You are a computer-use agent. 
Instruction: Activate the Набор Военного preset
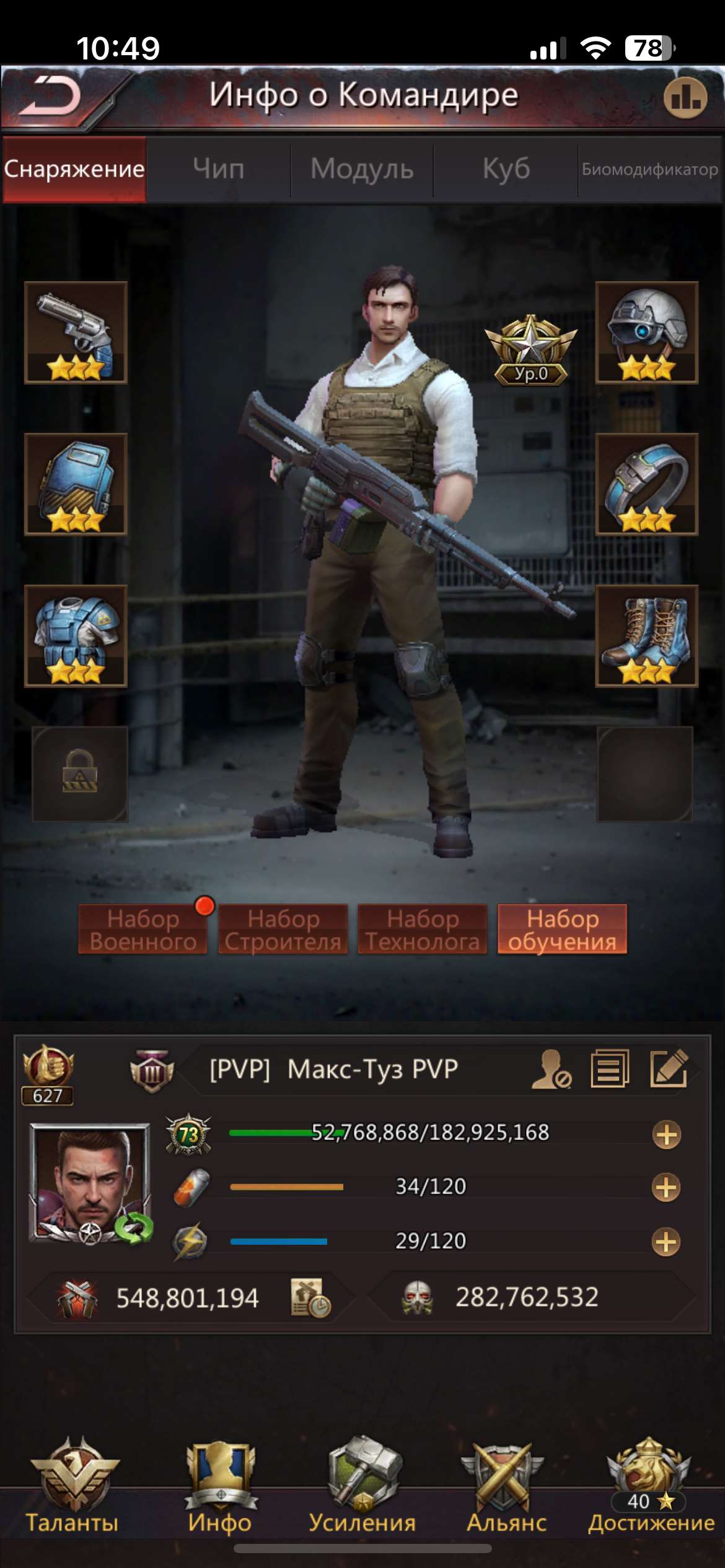click(143, 929)
